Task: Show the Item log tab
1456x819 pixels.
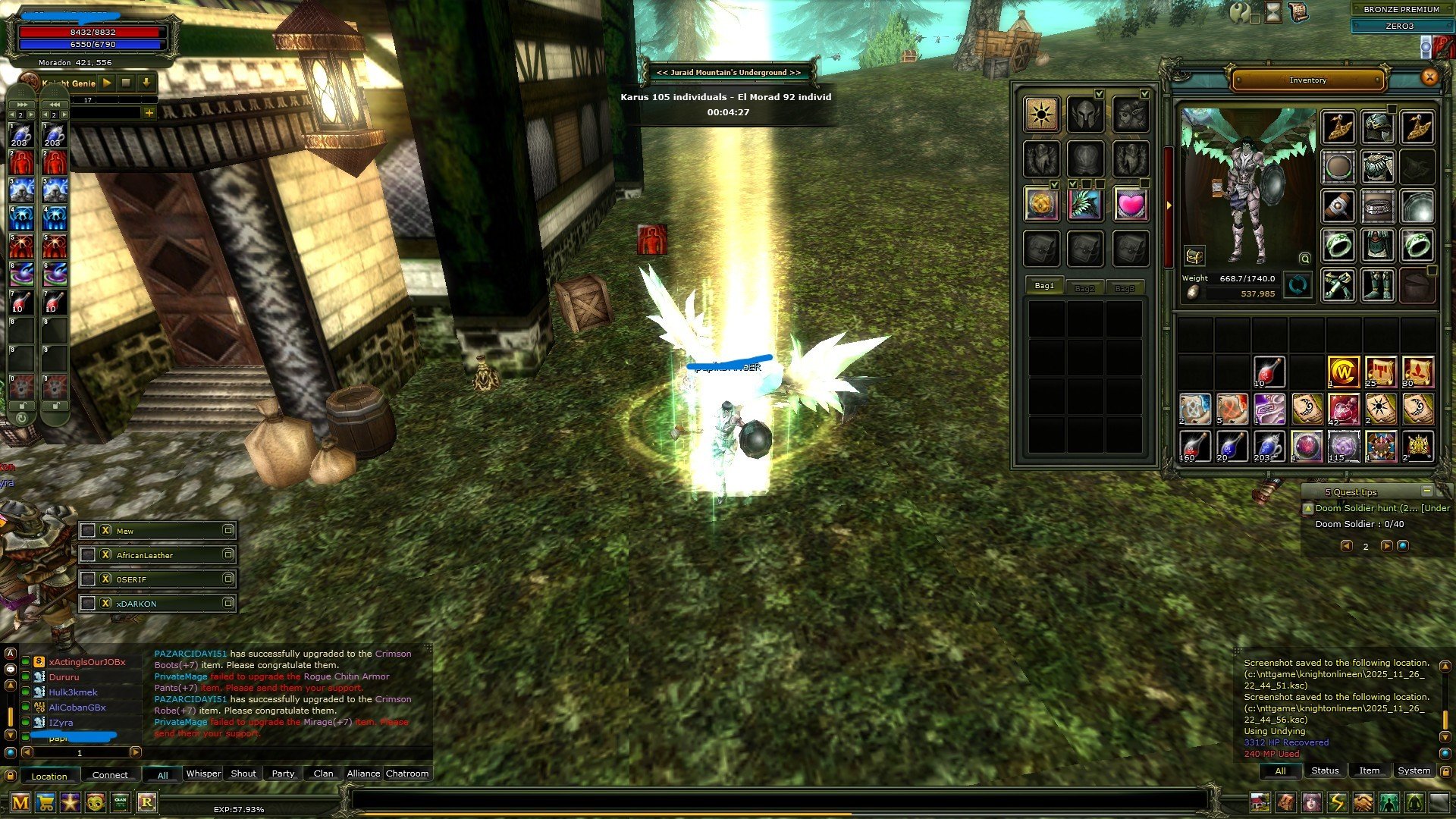Action: [x=1369, y=771]
